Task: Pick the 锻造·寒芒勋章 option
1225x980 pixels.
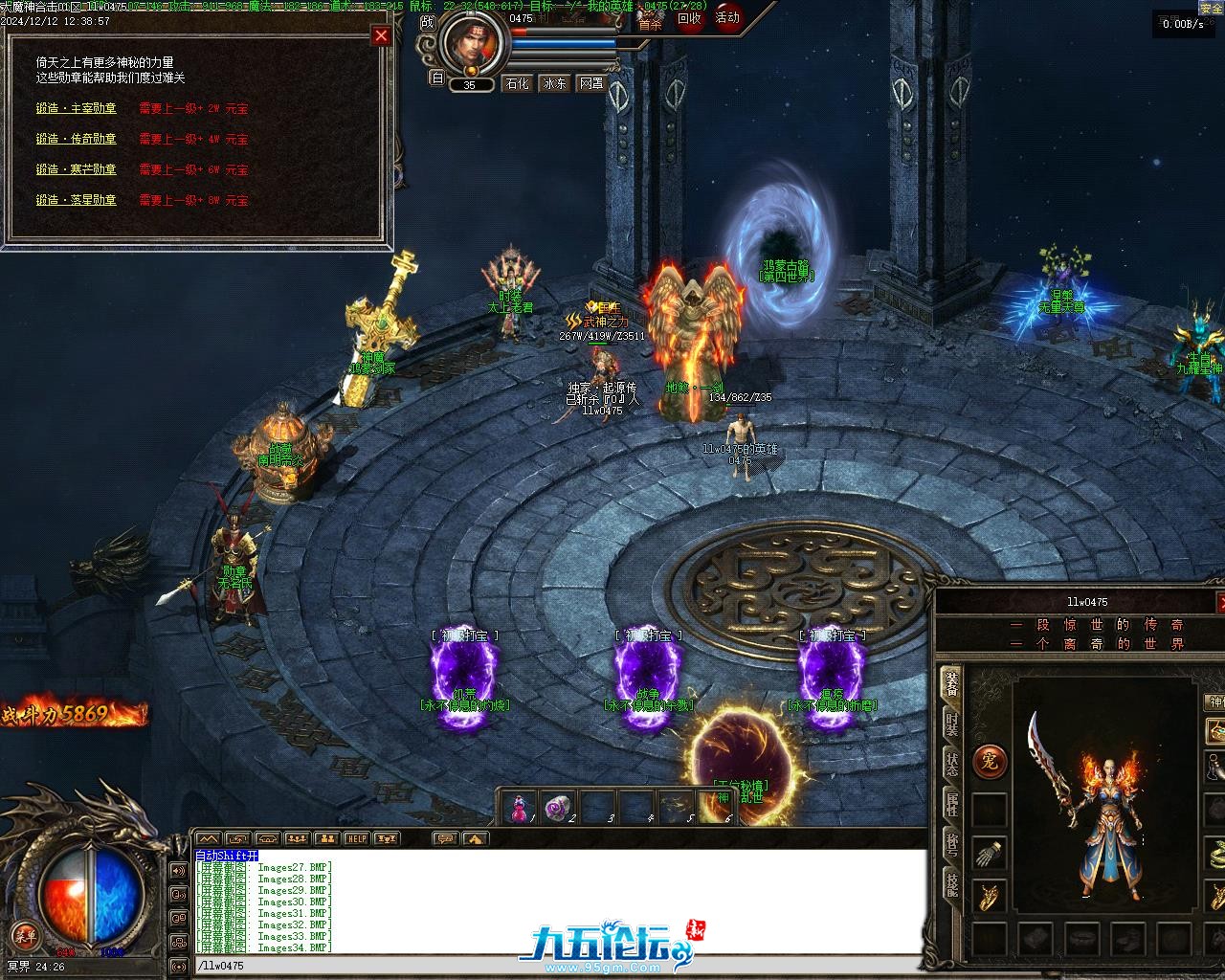Action: tap(77, 169)
